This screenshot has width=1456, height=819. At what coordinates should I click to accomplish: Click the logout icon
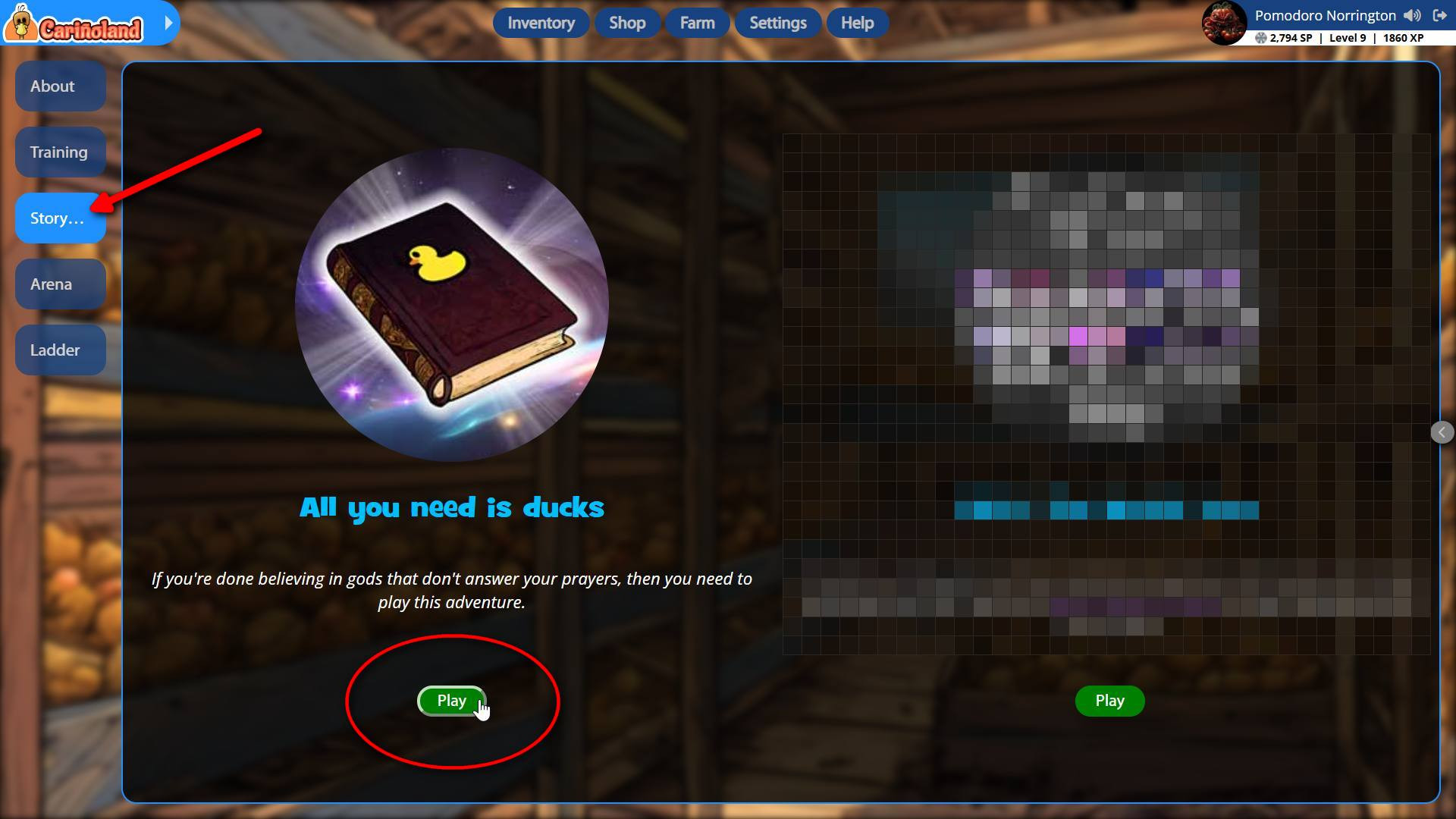[1439, 15]
